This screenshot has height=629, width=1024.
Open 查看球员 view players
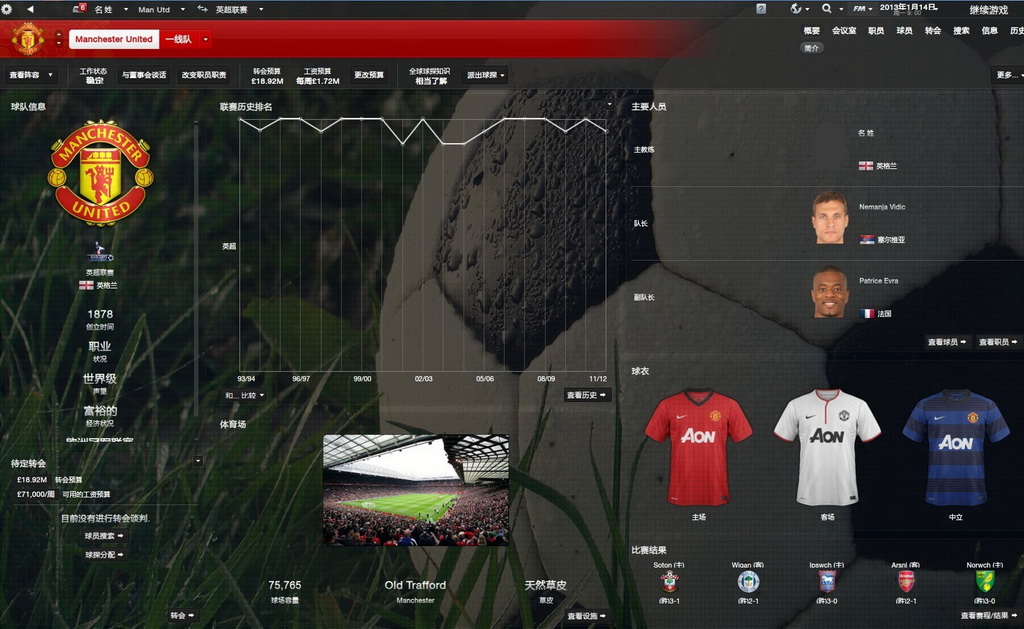click(x=947, y=342)
